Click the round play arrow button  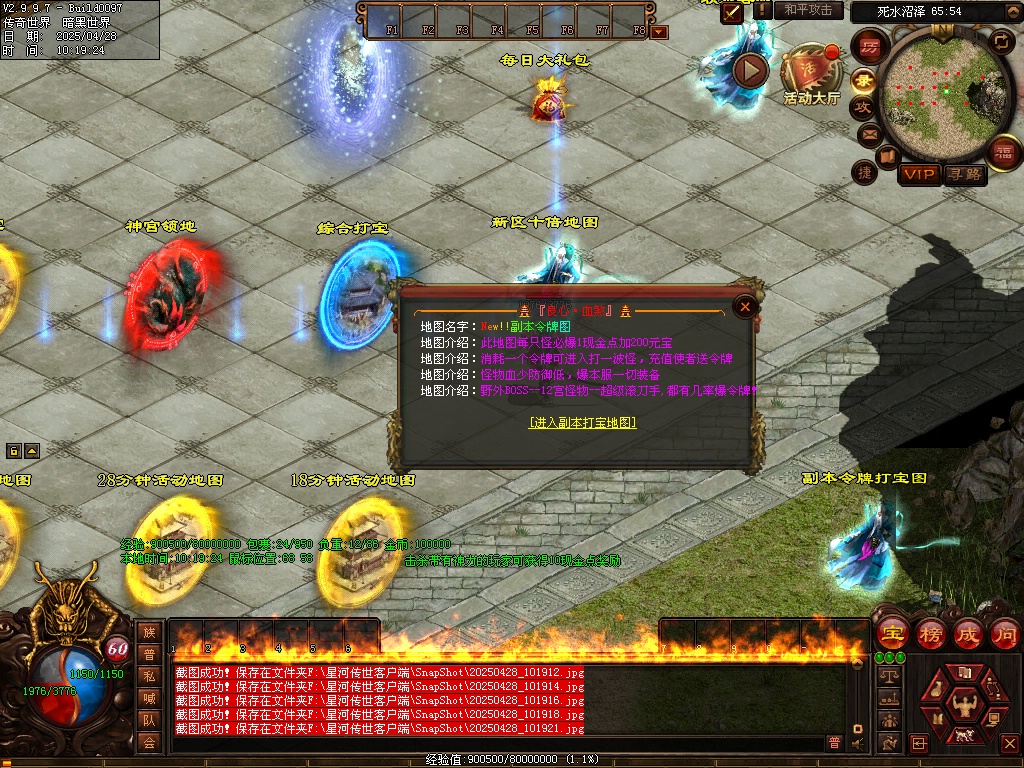pos(750,70)
